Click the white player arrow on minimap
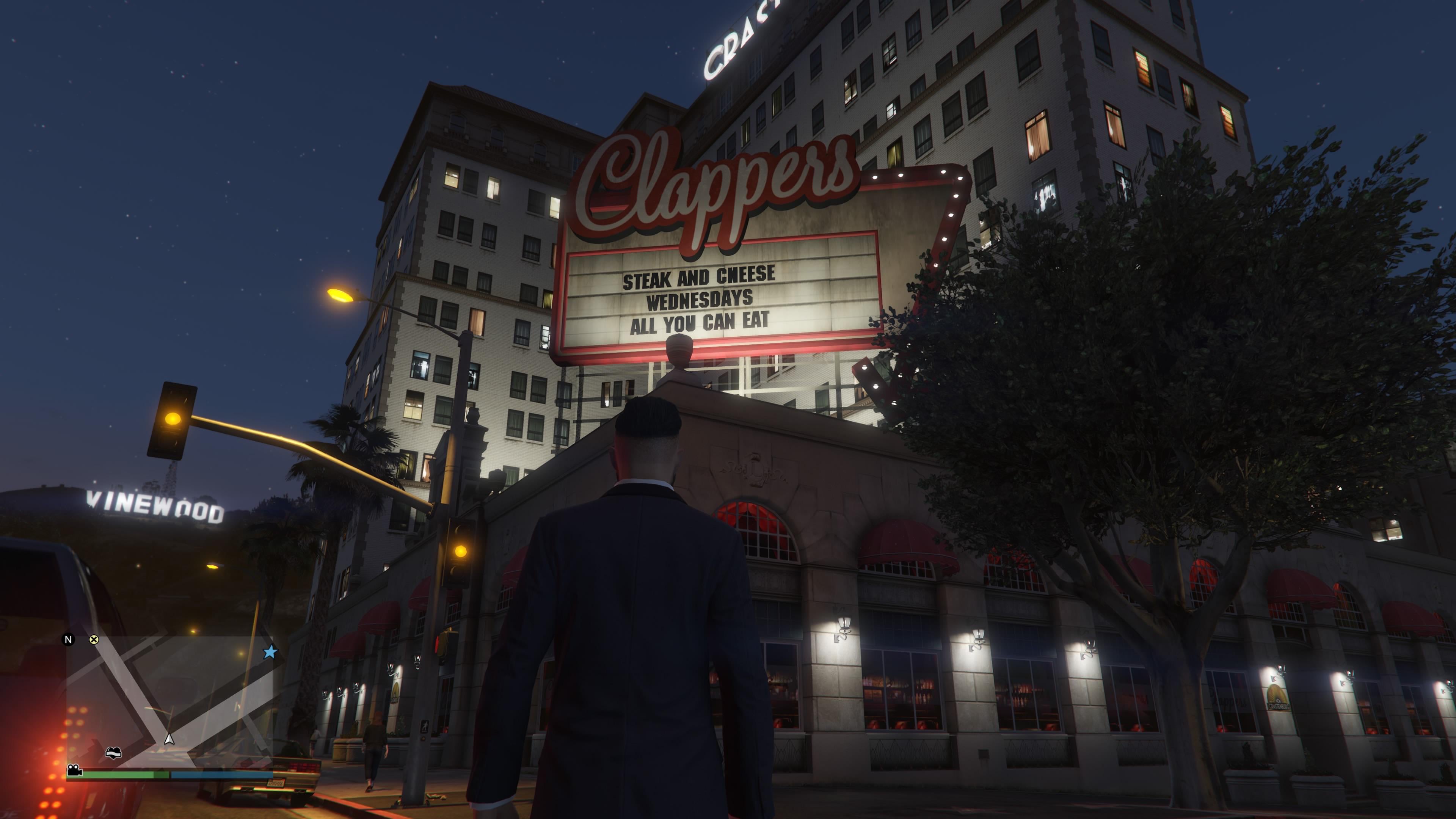1456x819 pixels. tap(168, 738)
